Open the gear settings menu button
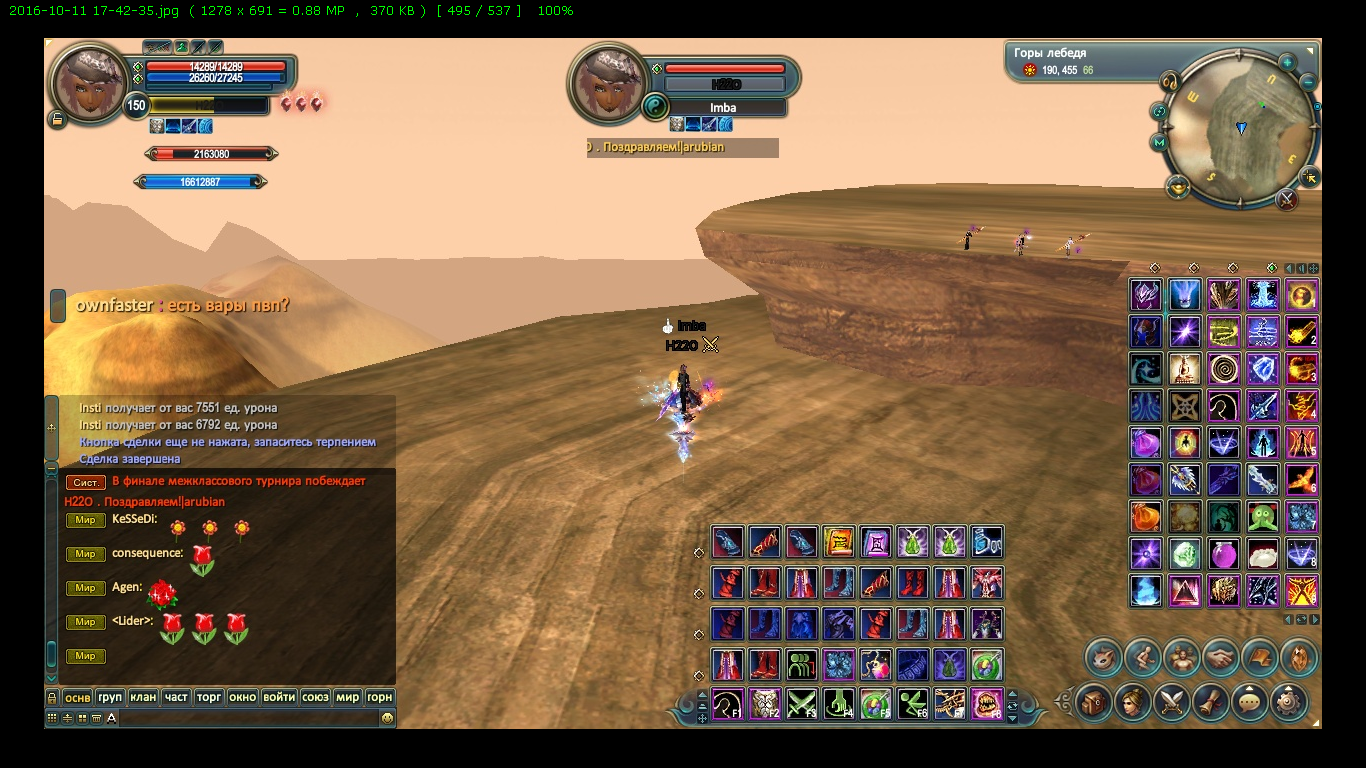The width and height of the screenshot is (1366, 768). (1289, 702)
